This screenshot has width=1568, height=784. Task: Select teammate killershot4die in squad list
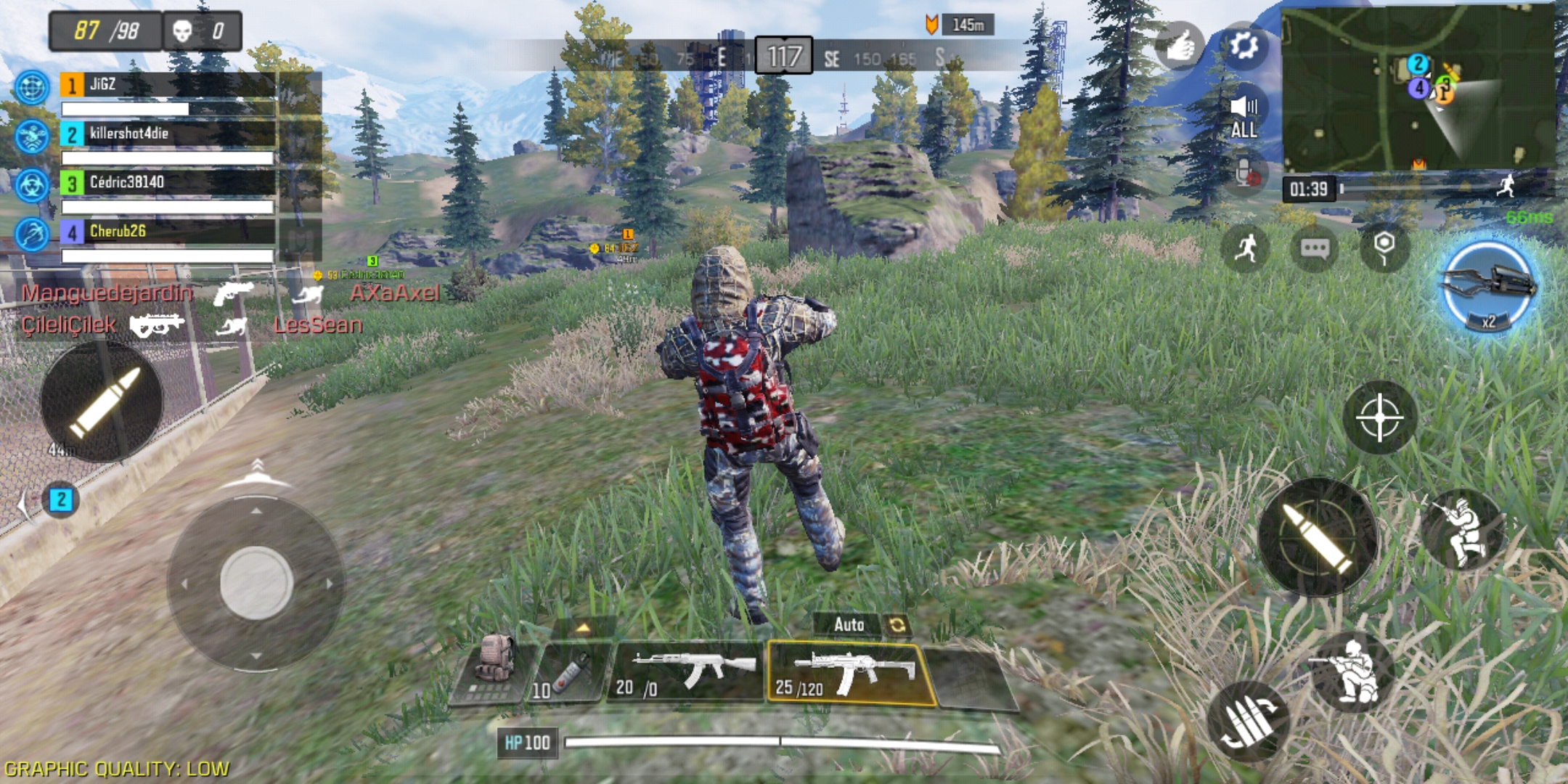click(x=167, y=134)
